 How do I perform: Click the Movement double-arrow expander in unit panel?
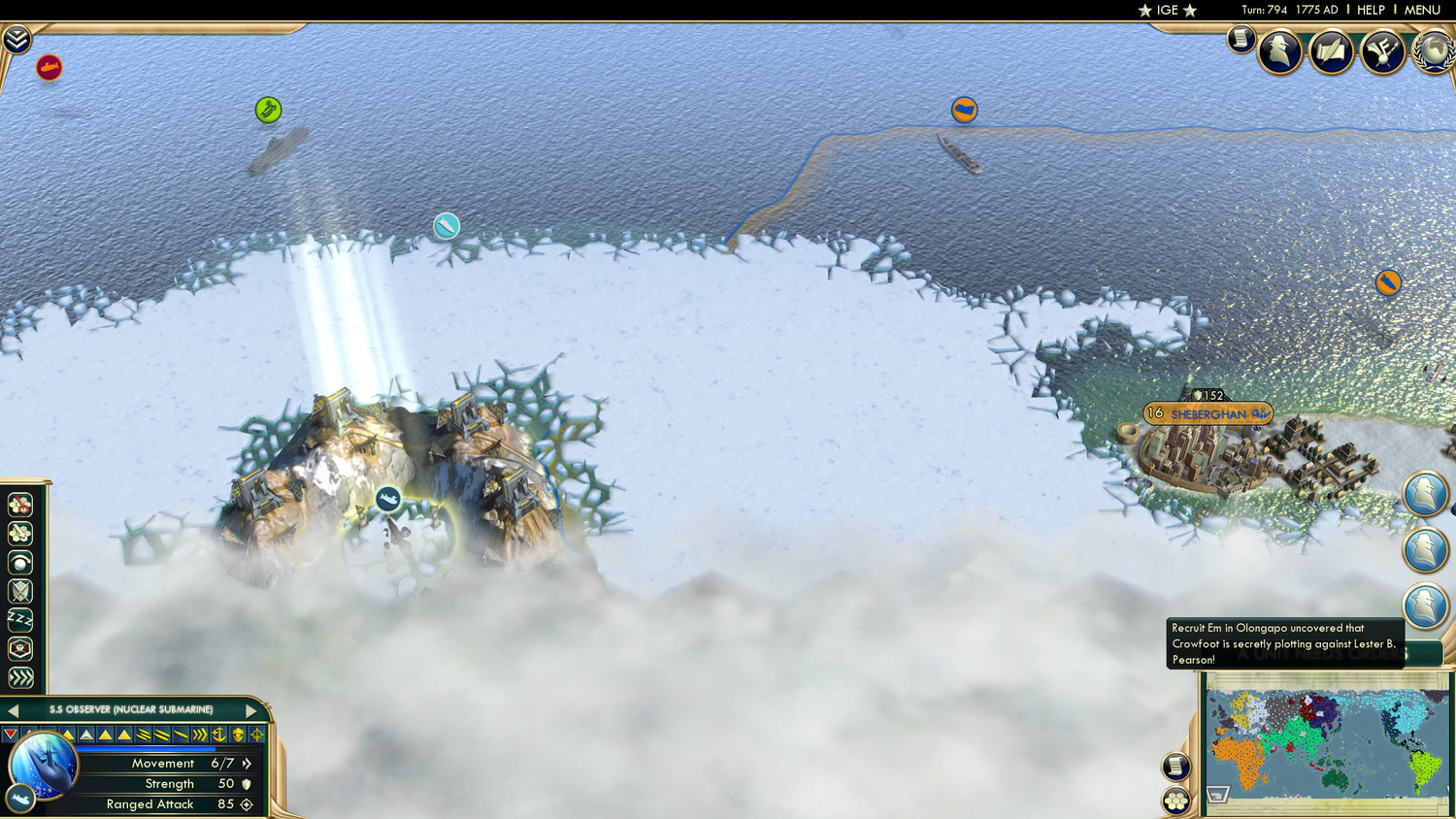coord(247,764)
